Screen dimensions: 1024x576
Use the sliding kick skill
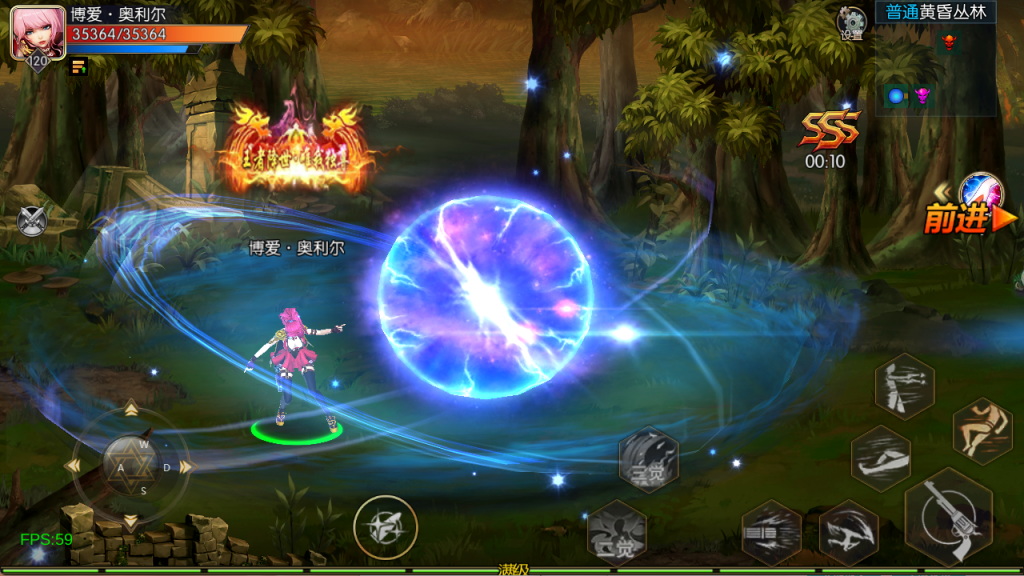tap(881, 458)
